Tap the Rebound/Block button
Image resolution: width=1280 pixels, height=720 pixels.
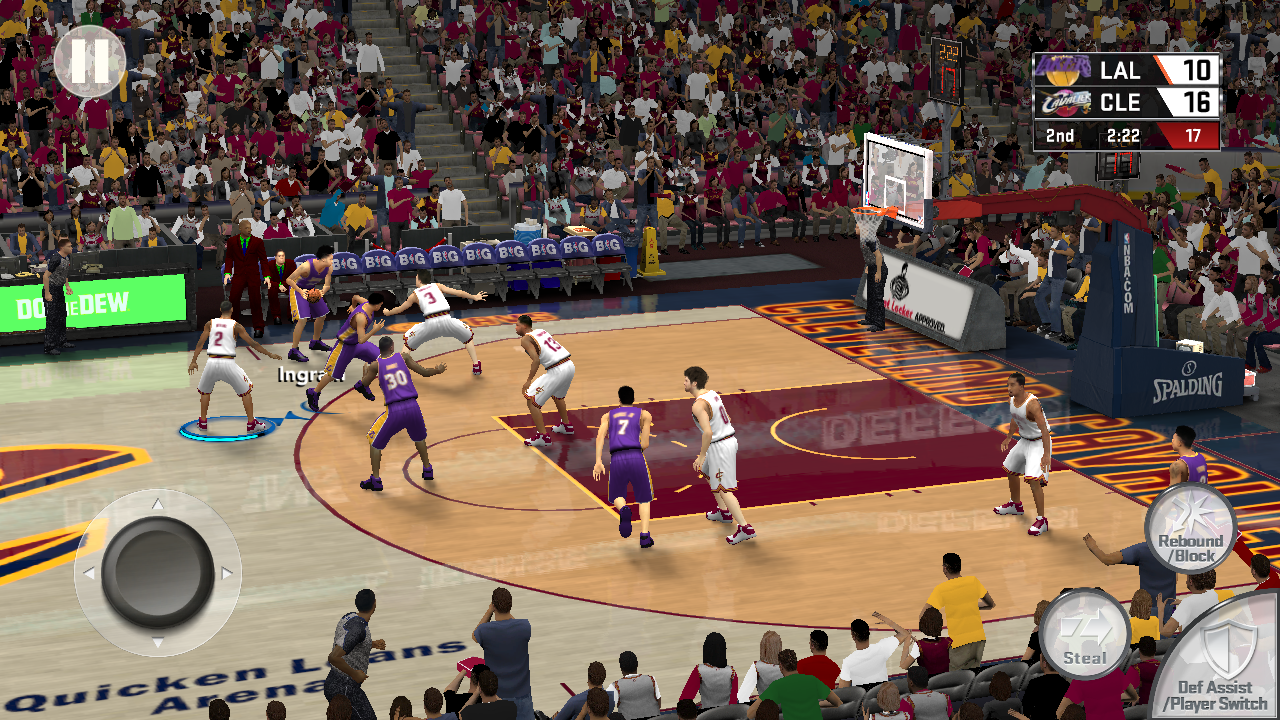click(1190, 529)
